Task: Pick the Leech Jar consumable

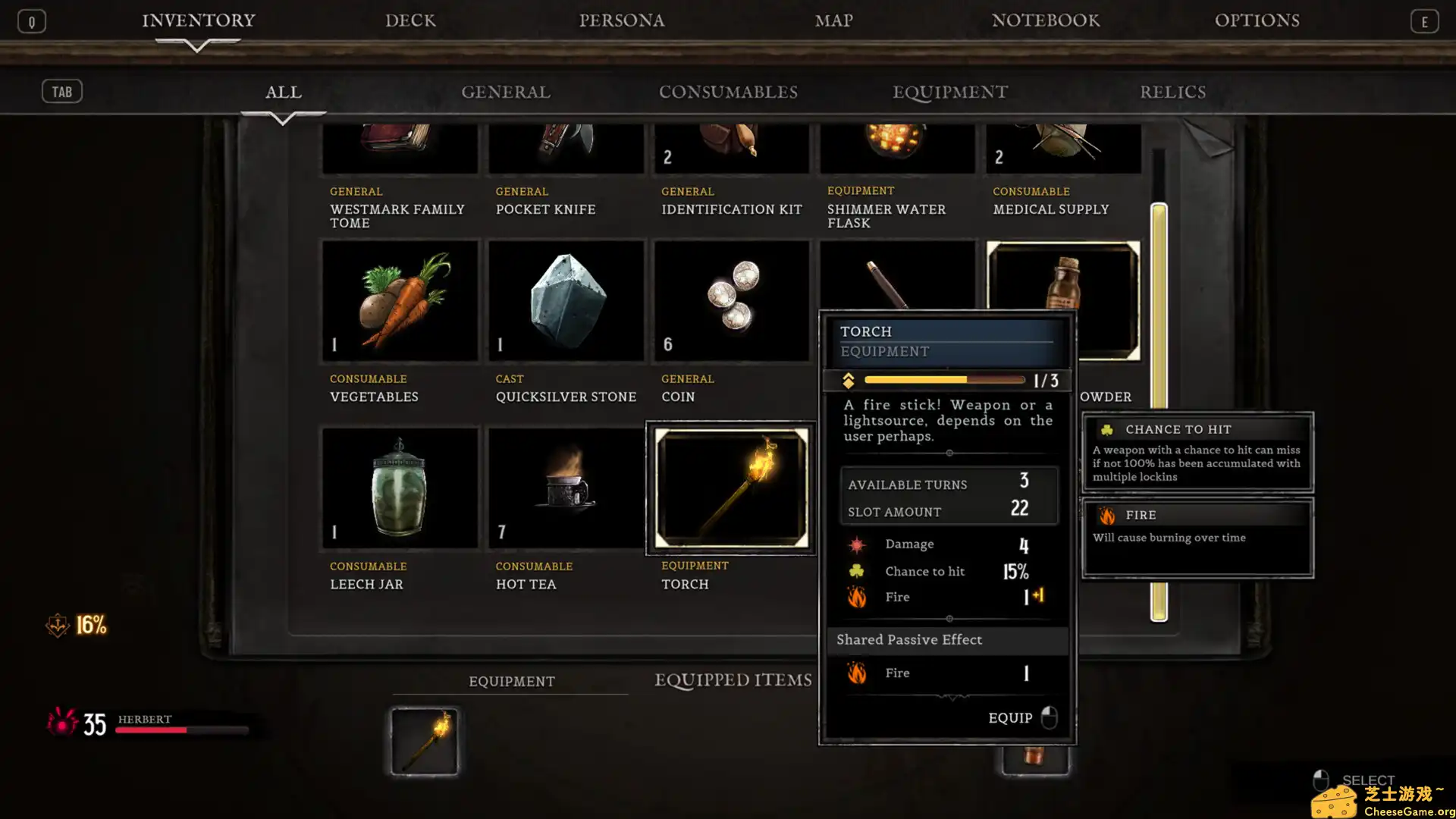Action: pos(400,488)
